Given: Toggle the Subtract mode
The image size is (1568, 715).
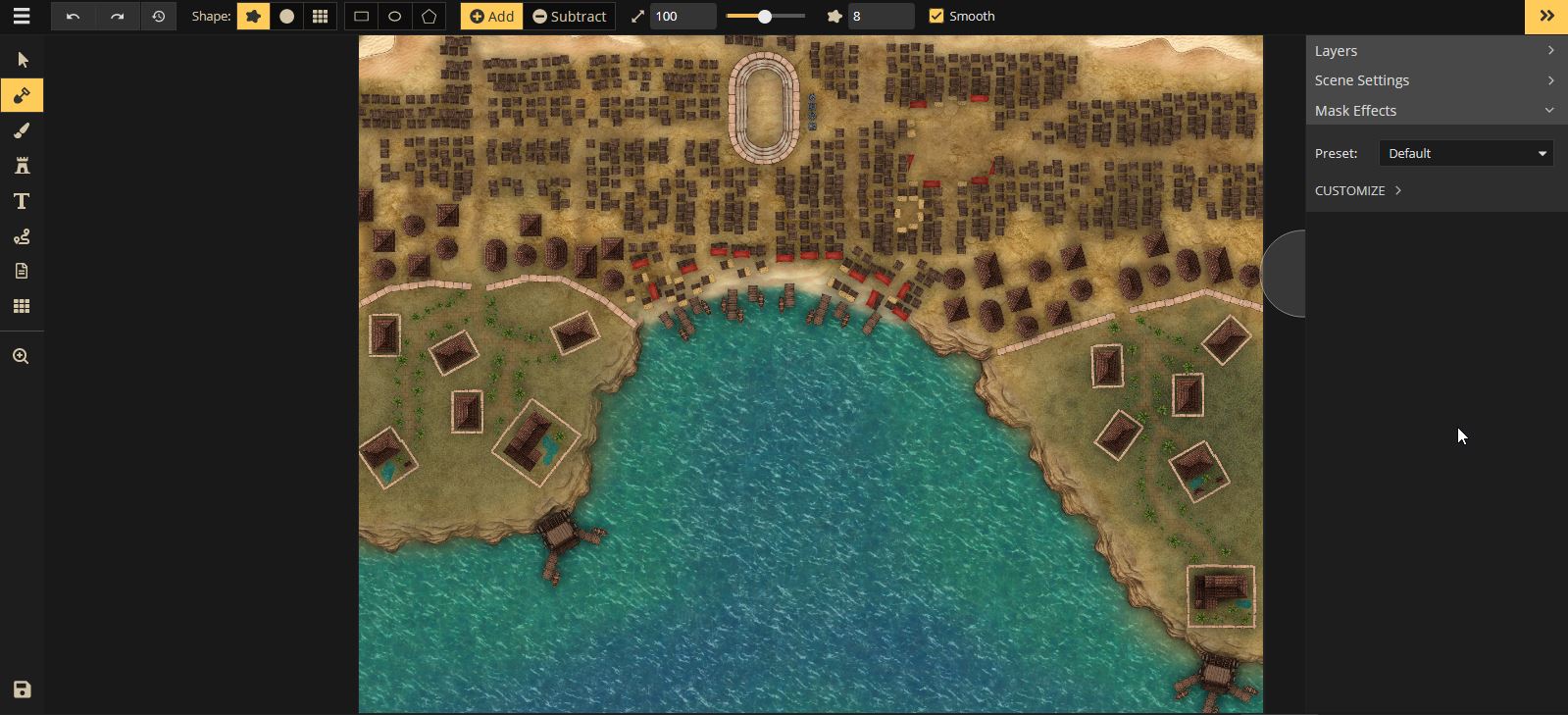Looking at the screenshot, I should (x=569, y=16).
